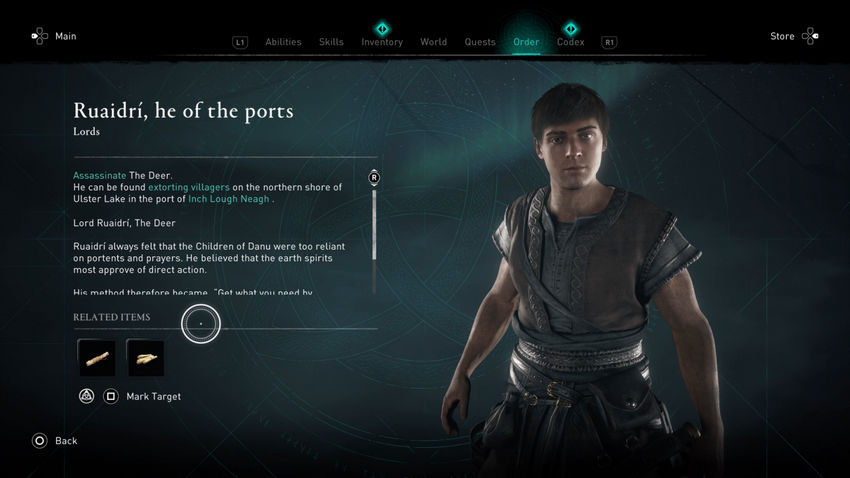Go to the Inventory tab

pyautogui.click(x=382, y=42)
